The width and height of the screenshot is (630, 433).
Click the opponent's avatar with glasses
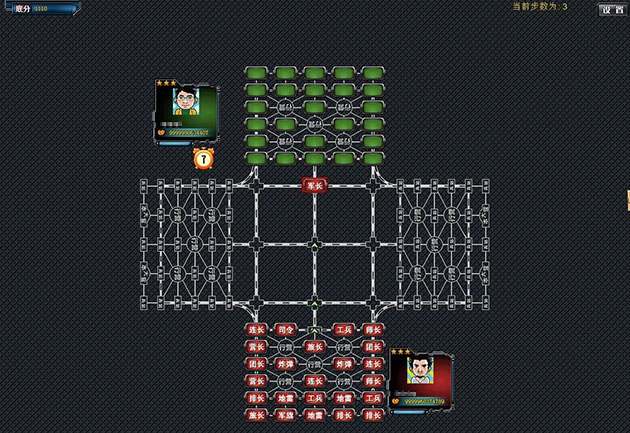(185, 102)
